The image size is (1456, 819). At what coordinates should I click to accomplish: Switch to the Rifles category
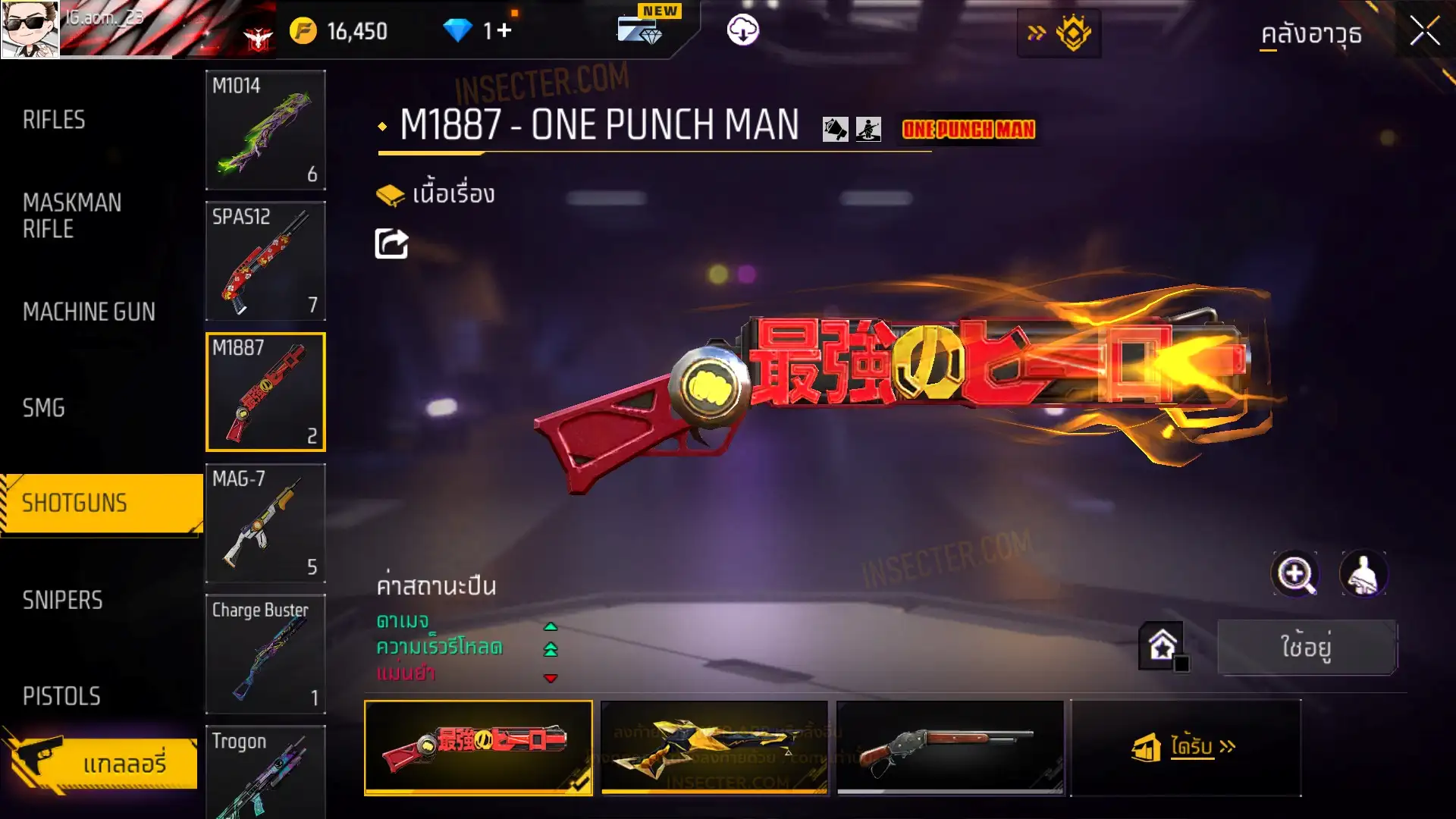coord(54,120)
